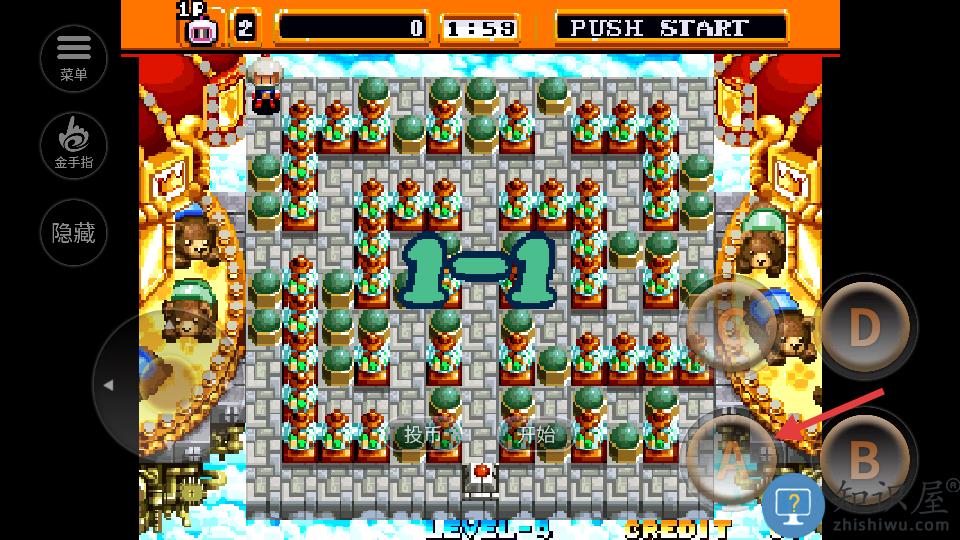The width and height of the screenshot is (960, 540).
Task: Tap the 开始 start button
Action: [536, 435]
